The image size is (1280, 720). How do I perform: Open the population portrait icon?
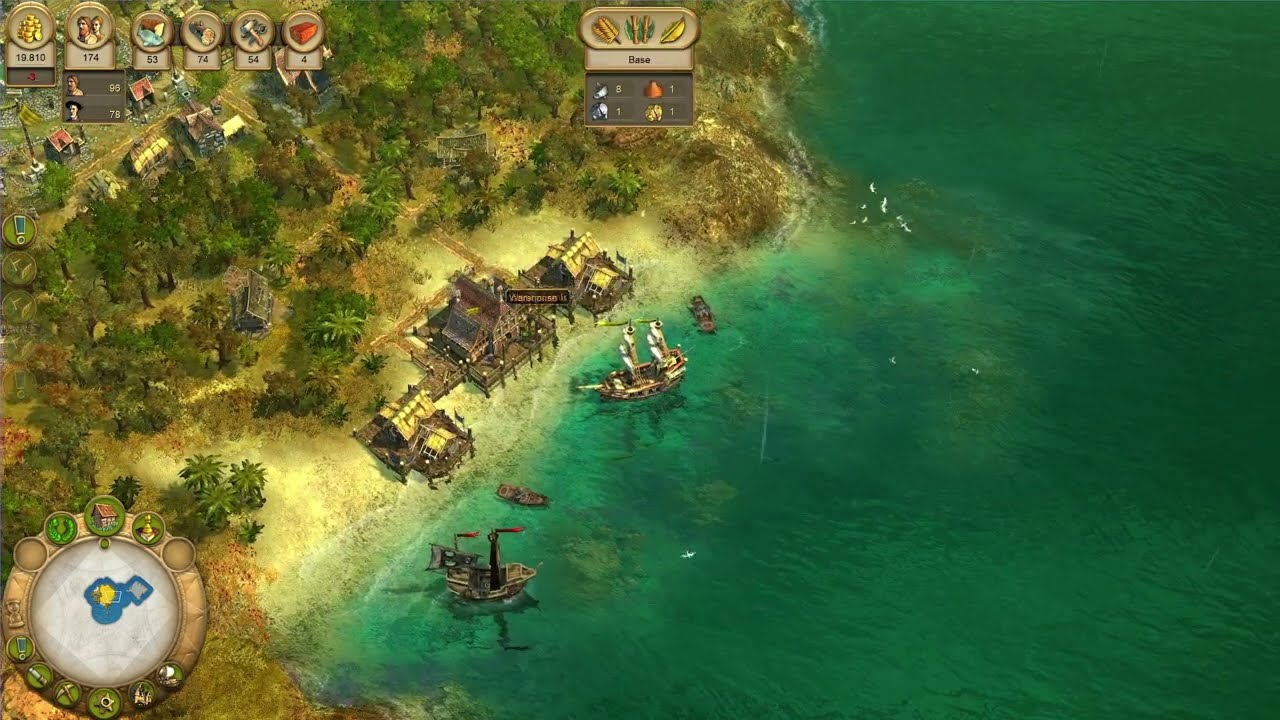[90, 28]
